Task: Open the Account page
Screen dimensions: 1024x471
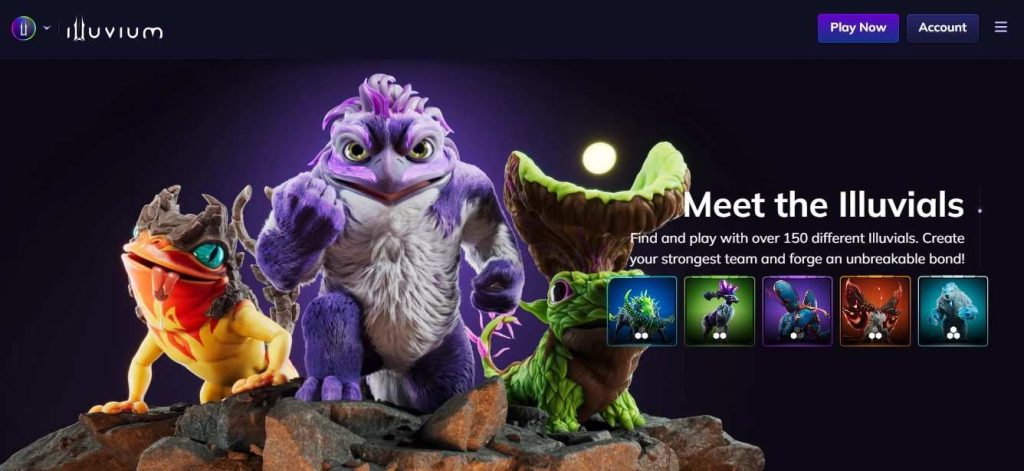Action: [942, 28]
